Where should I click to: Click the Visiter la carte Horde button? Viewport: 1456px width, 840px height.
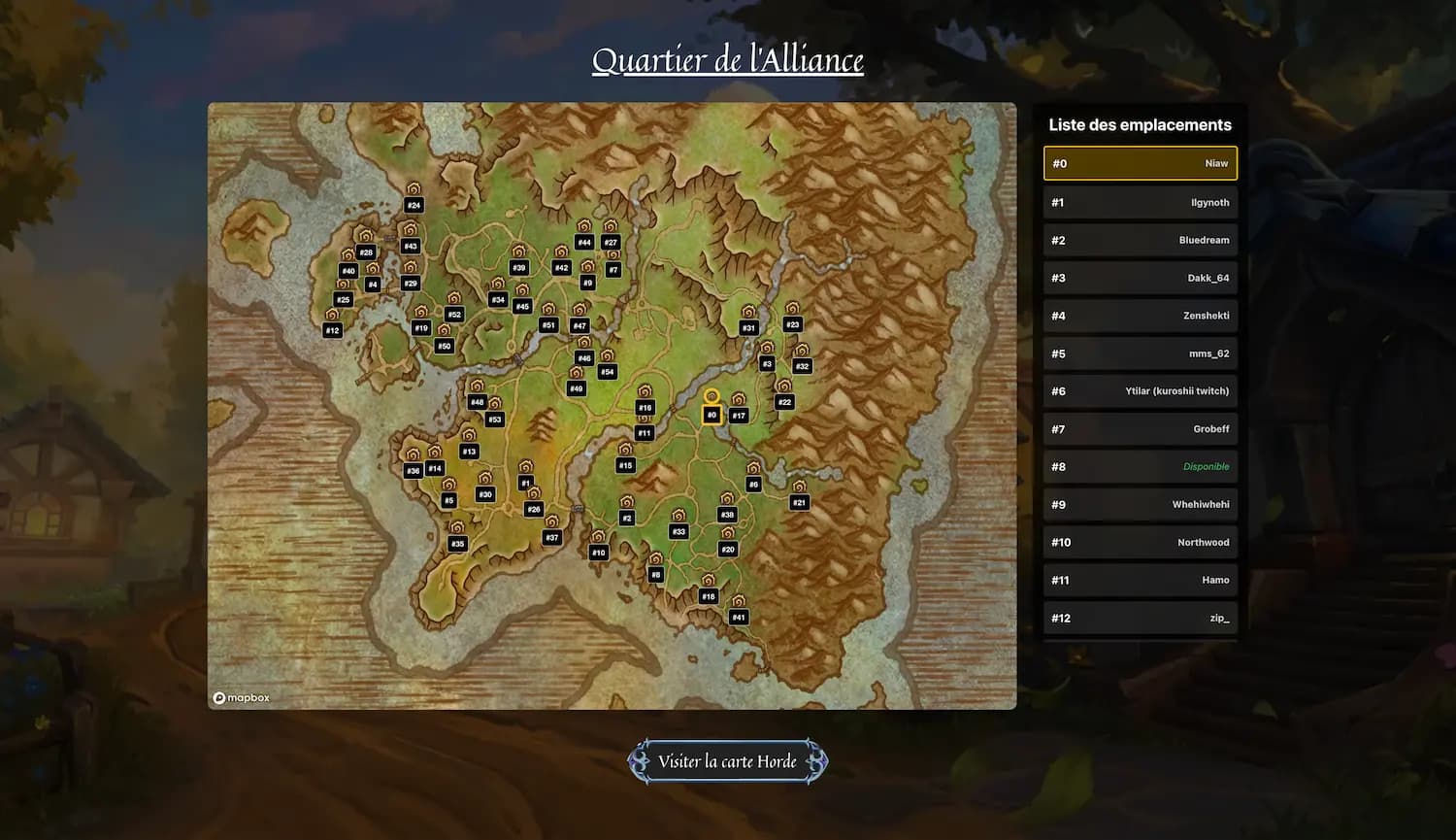[x=727, y=761]
